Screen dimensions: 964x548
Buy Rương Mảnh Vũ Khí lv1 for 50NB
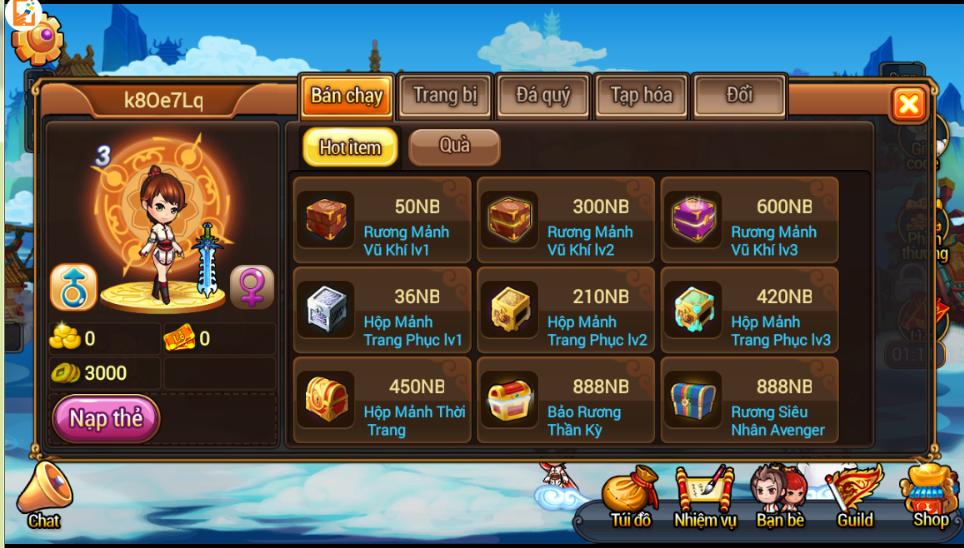pyautogui.click(x=382, y=221)
